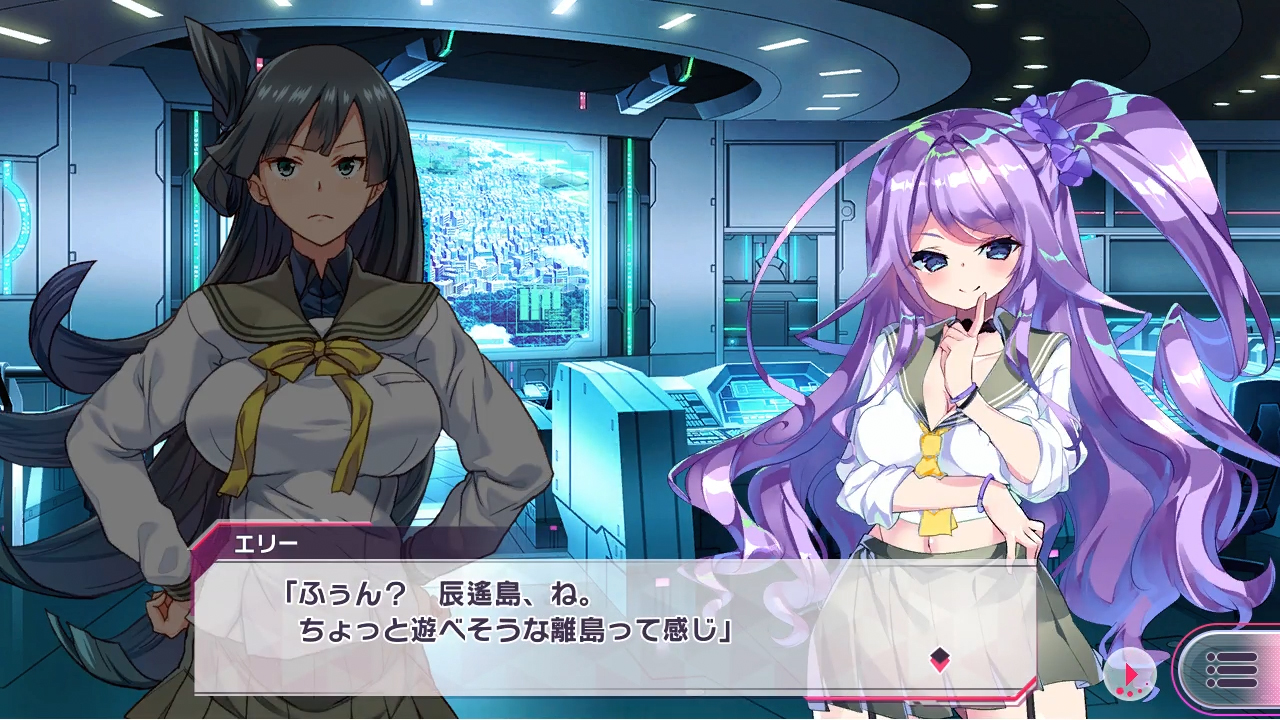Click the diamond continue indicator
The image size is (1280, 720).
pyautogui.click(x=939, y=658)
